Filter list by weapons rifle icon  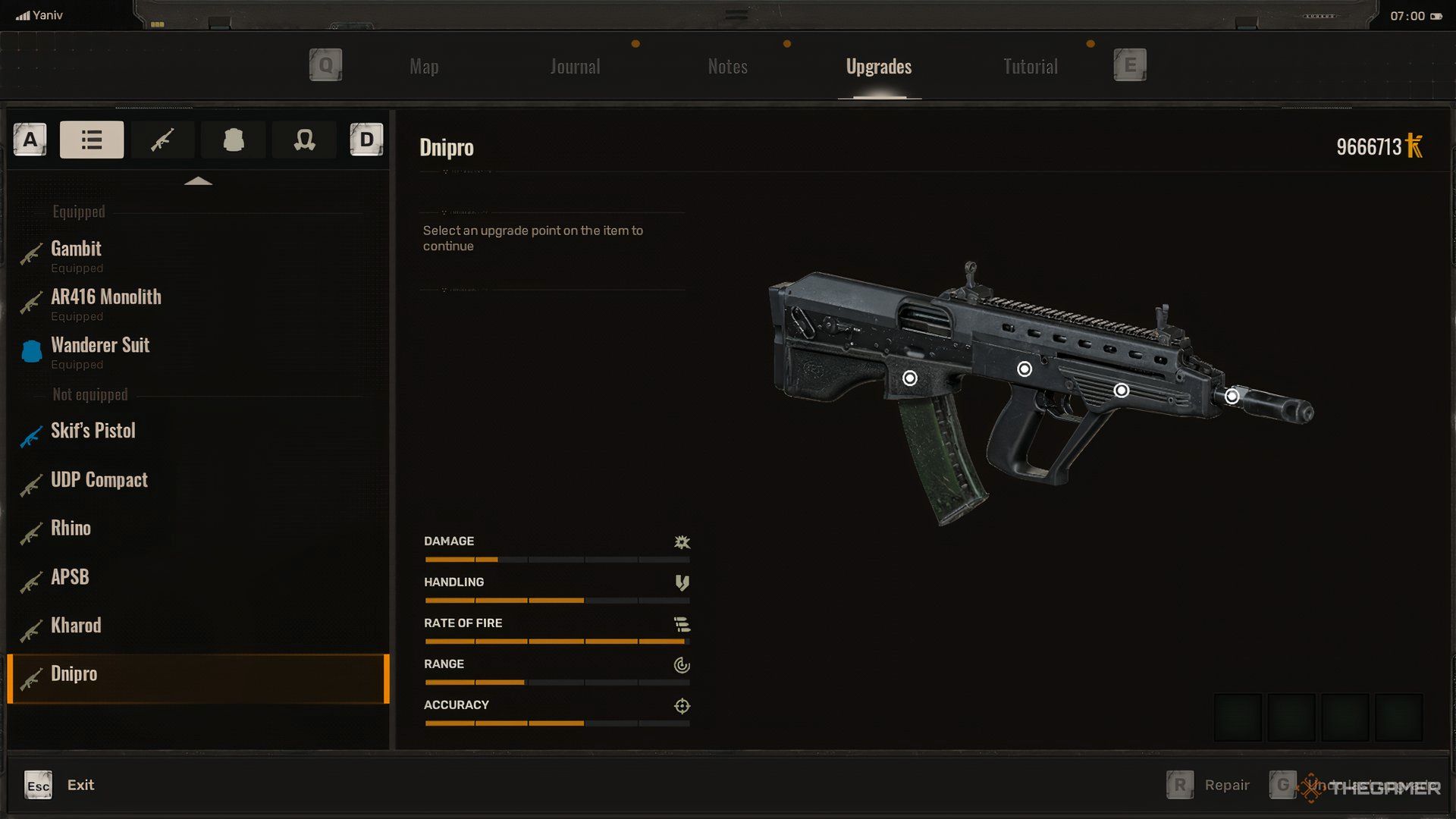[162, 140]
